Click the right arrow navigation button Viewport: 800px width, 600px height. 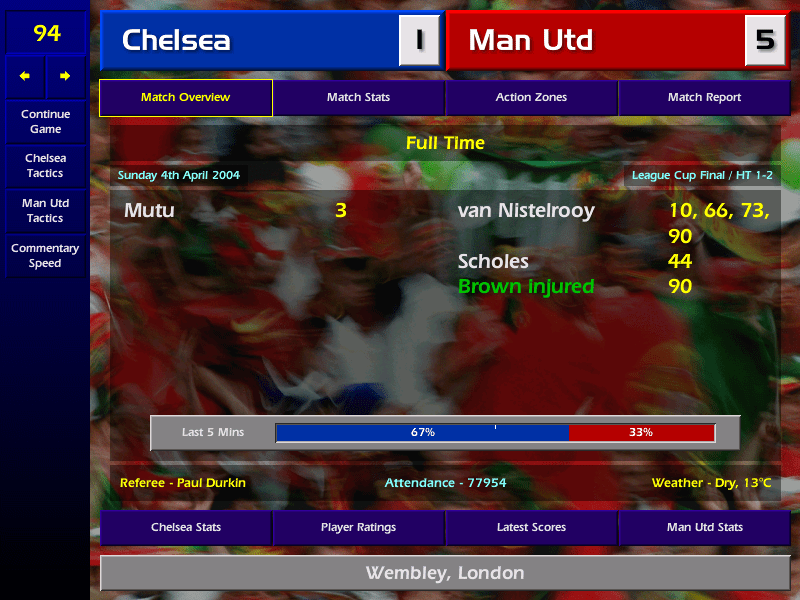click(x=66, y=76)
